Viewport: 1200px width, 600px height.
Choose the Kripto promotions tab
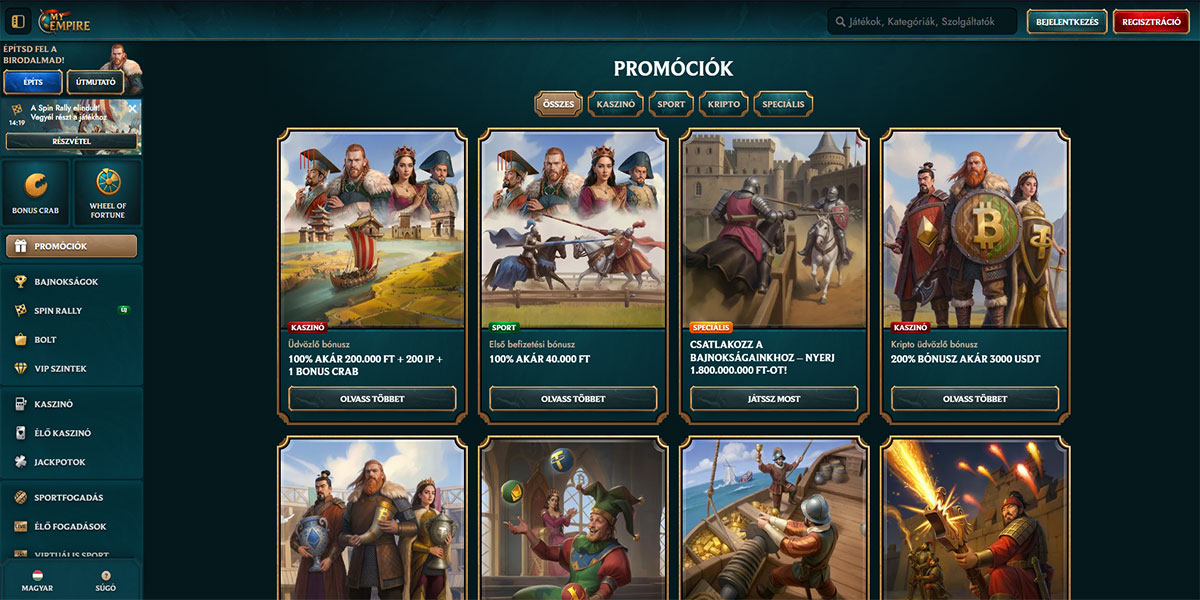click(x=723, y=104)
